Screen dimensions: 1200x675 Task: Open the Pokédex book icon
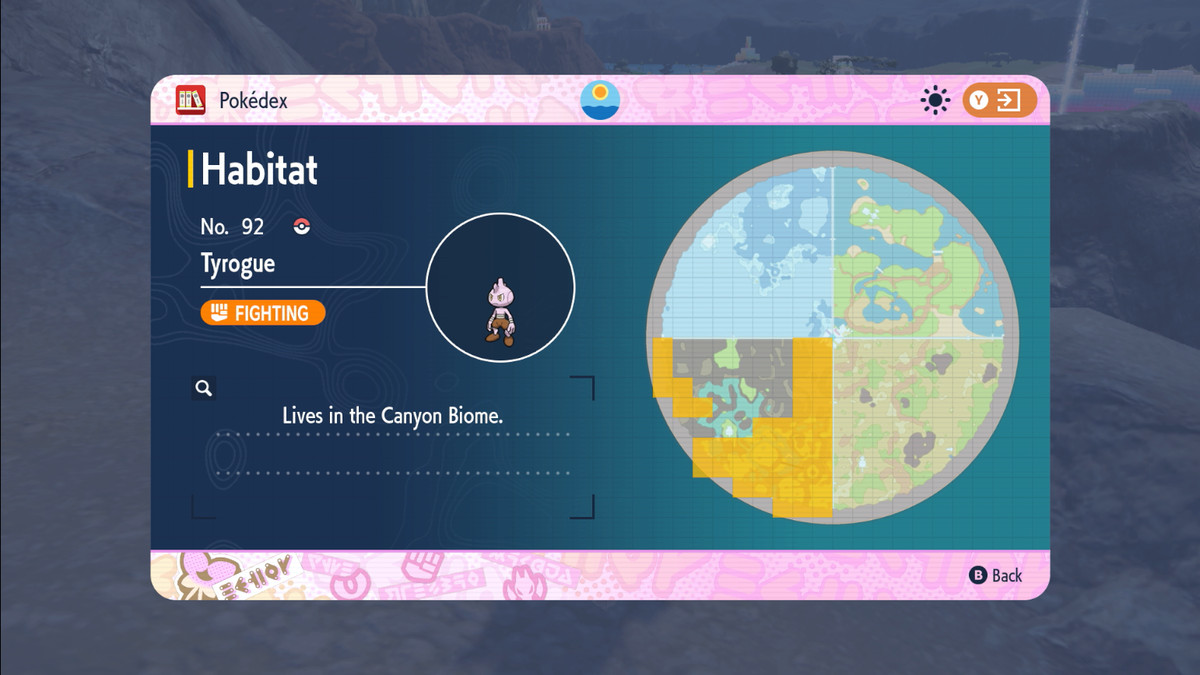(x=190, y=100)
